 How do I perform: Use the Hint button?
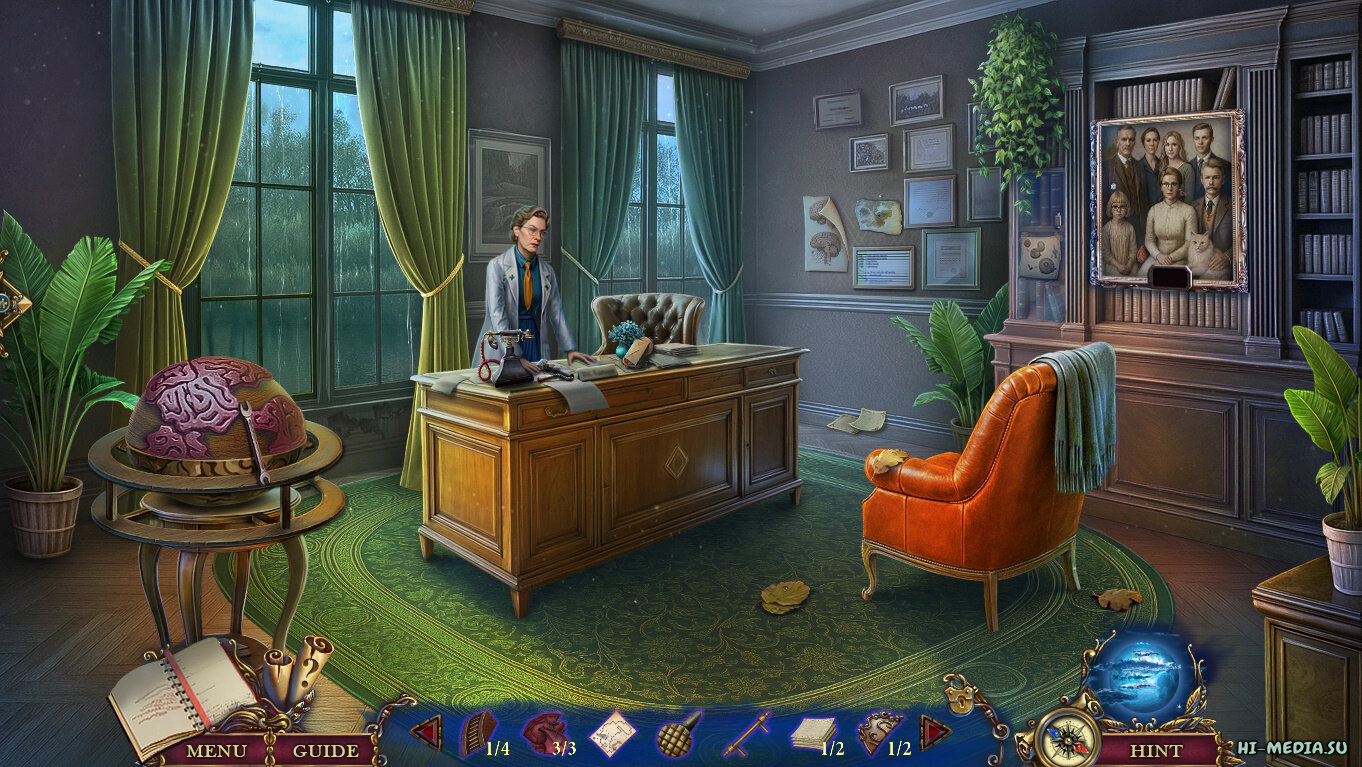point(1155,749)
